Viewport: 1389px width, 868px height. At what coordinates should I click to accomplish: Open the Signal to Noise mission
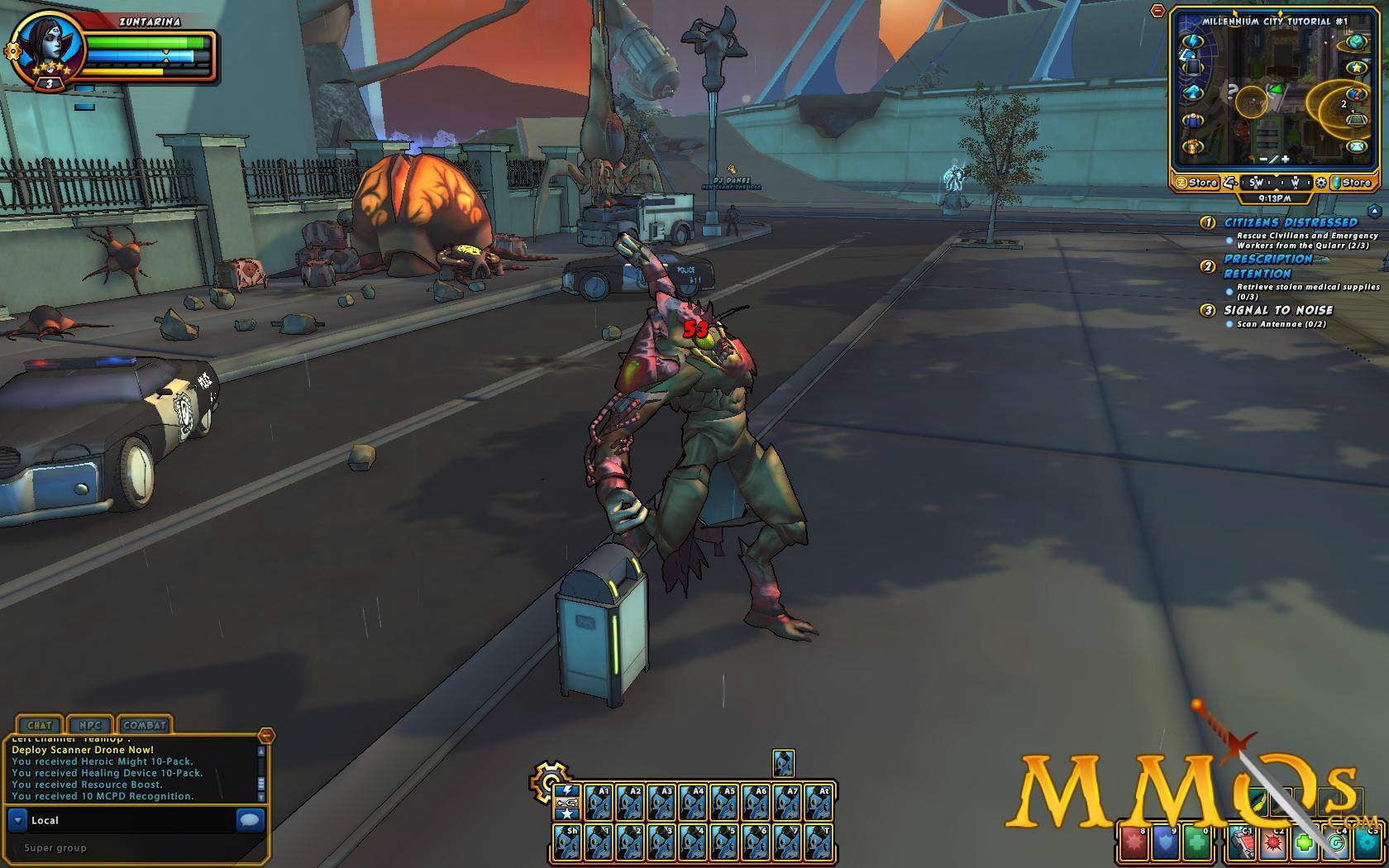point(1278,310)
